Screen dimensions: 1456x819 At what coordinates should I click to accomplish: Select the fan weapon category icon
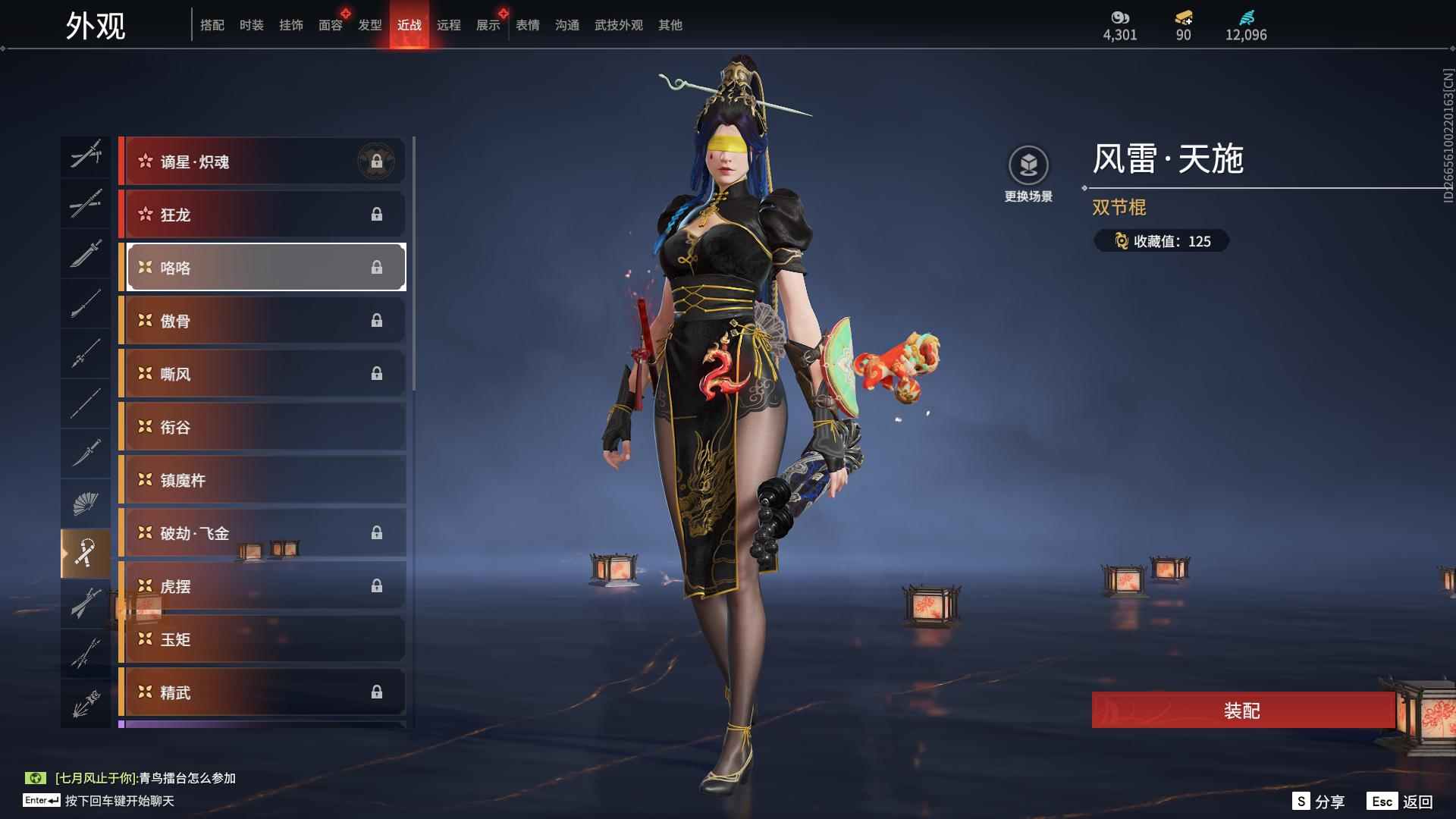(85, 503)
